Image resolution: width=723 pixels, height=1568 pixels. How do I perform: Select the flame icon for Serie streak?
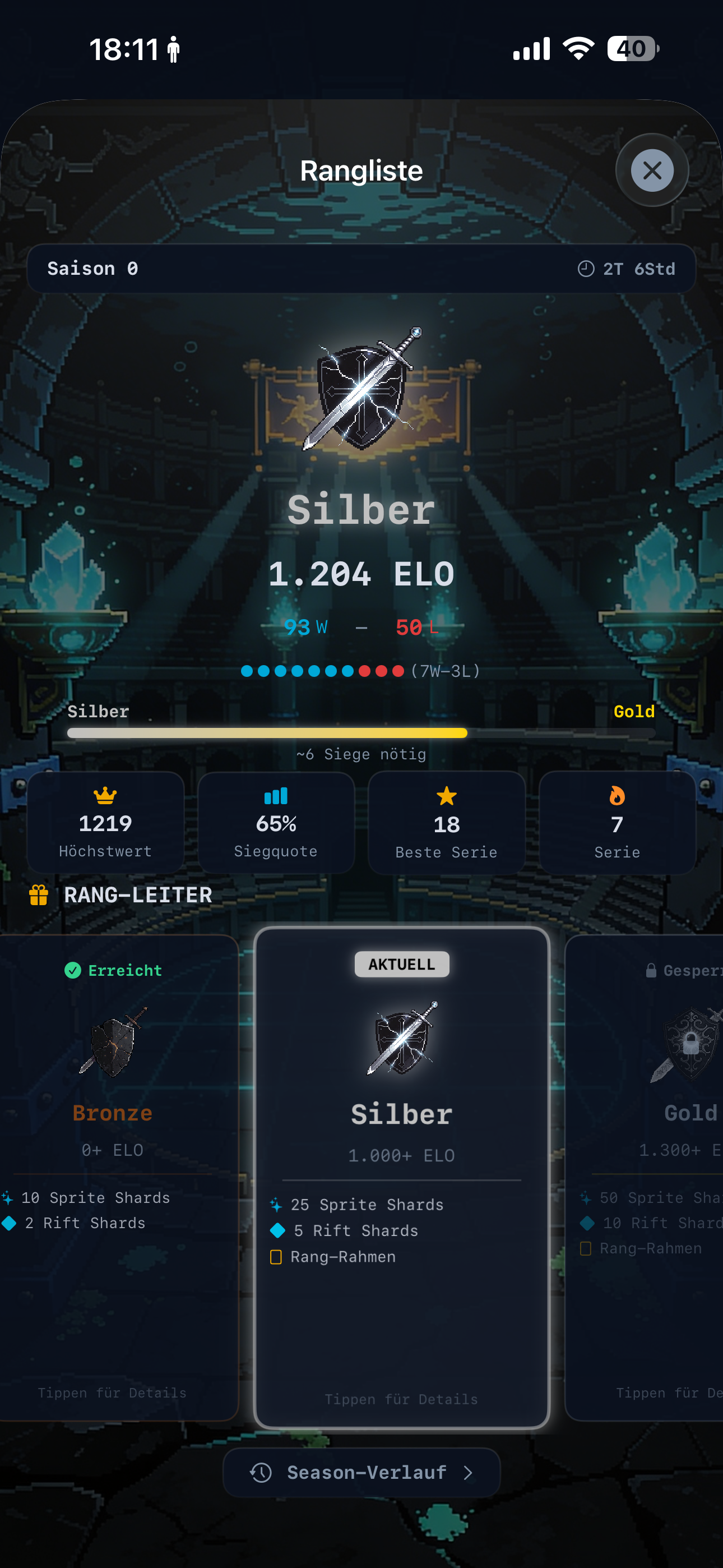(617, 795)
